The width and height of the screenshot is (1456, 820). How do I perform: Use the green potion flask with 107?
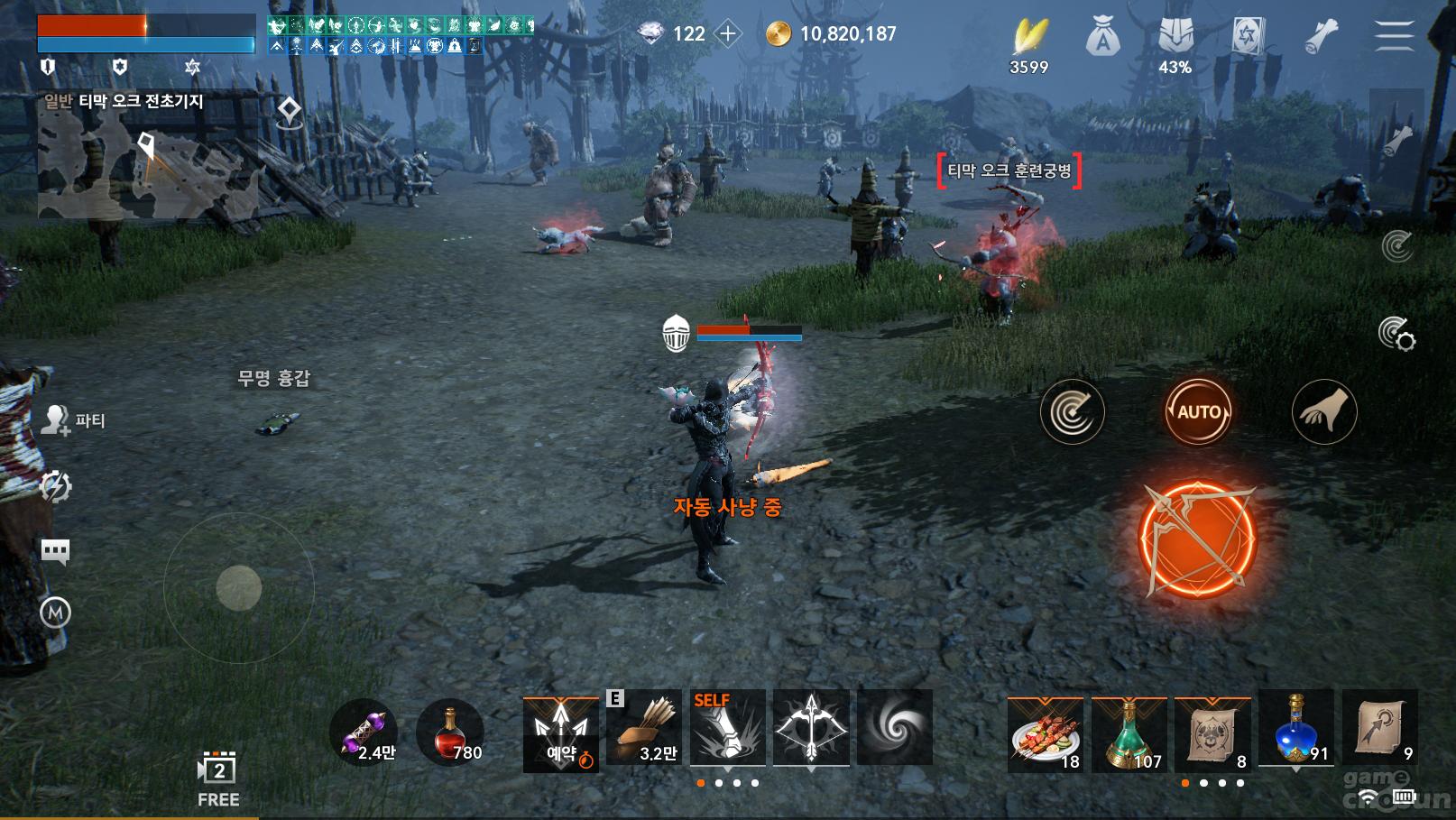[1129, 734]
